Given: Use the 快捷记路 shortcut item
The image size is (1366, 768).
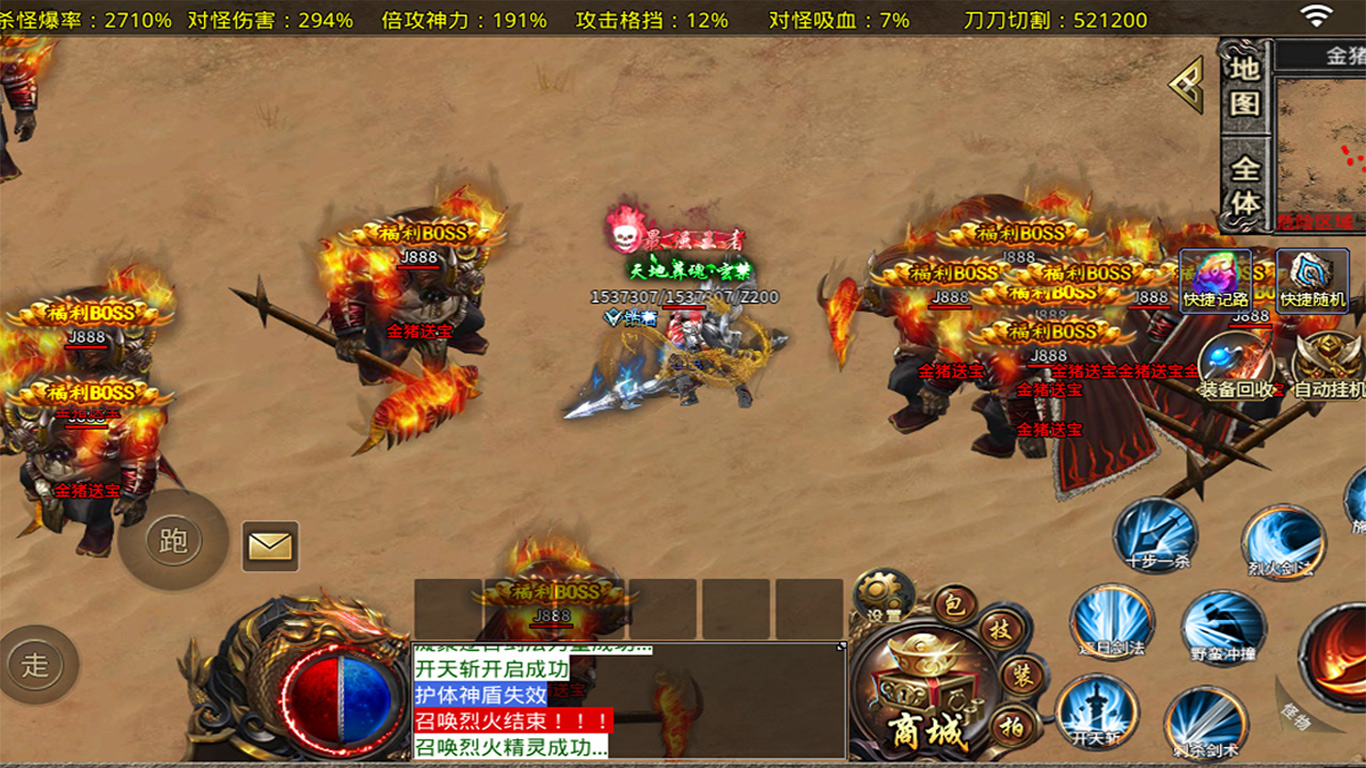Looking at the screenshot, I should click(1215, 281).
